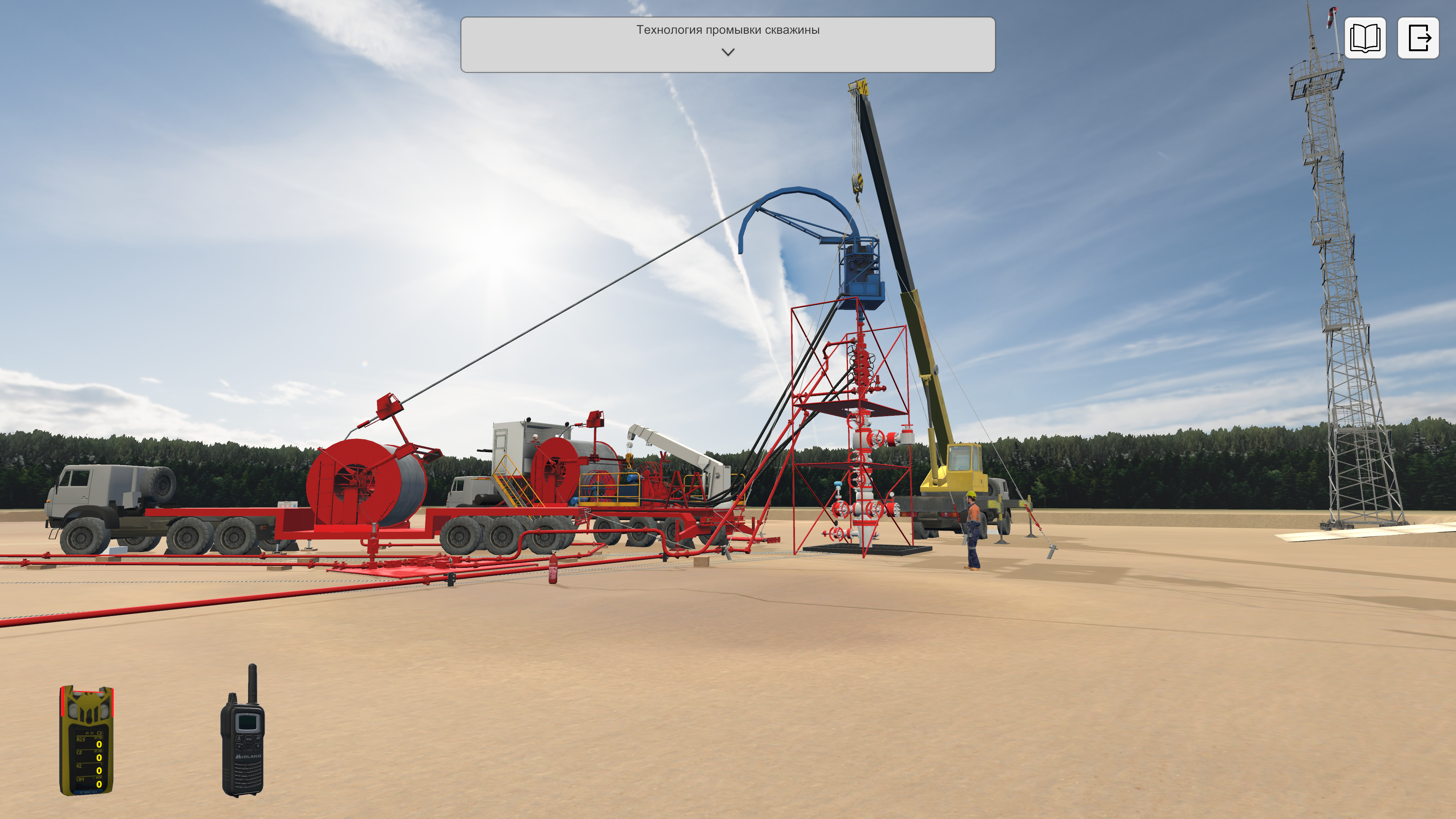Viewport: 1456px width, 819px height.
Task: Expand the task panel's down arrow
Action: click(x=727, y=52)
